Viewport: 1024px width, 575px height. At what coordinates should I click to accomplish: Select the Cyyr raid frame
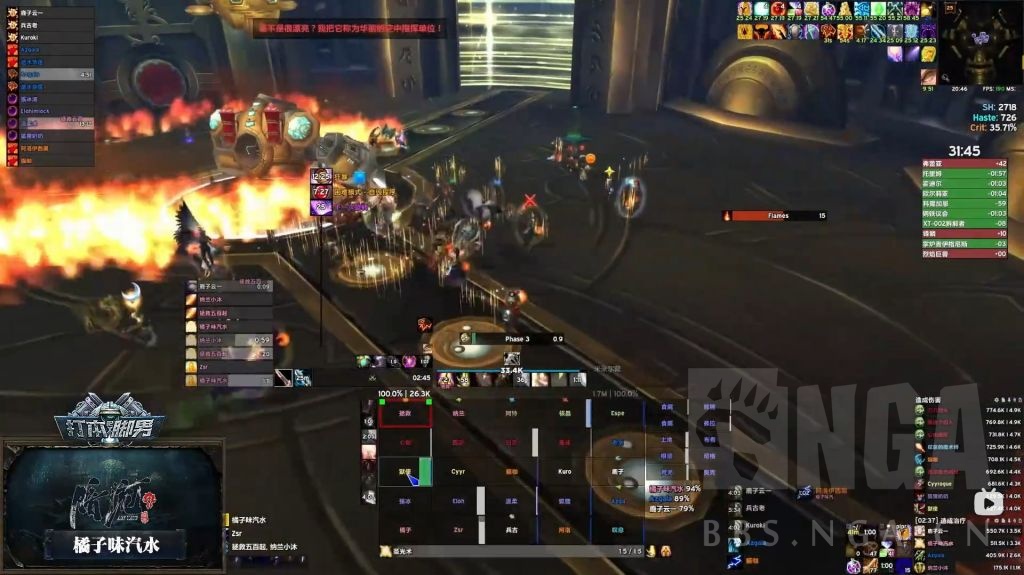tap(458, 471)
